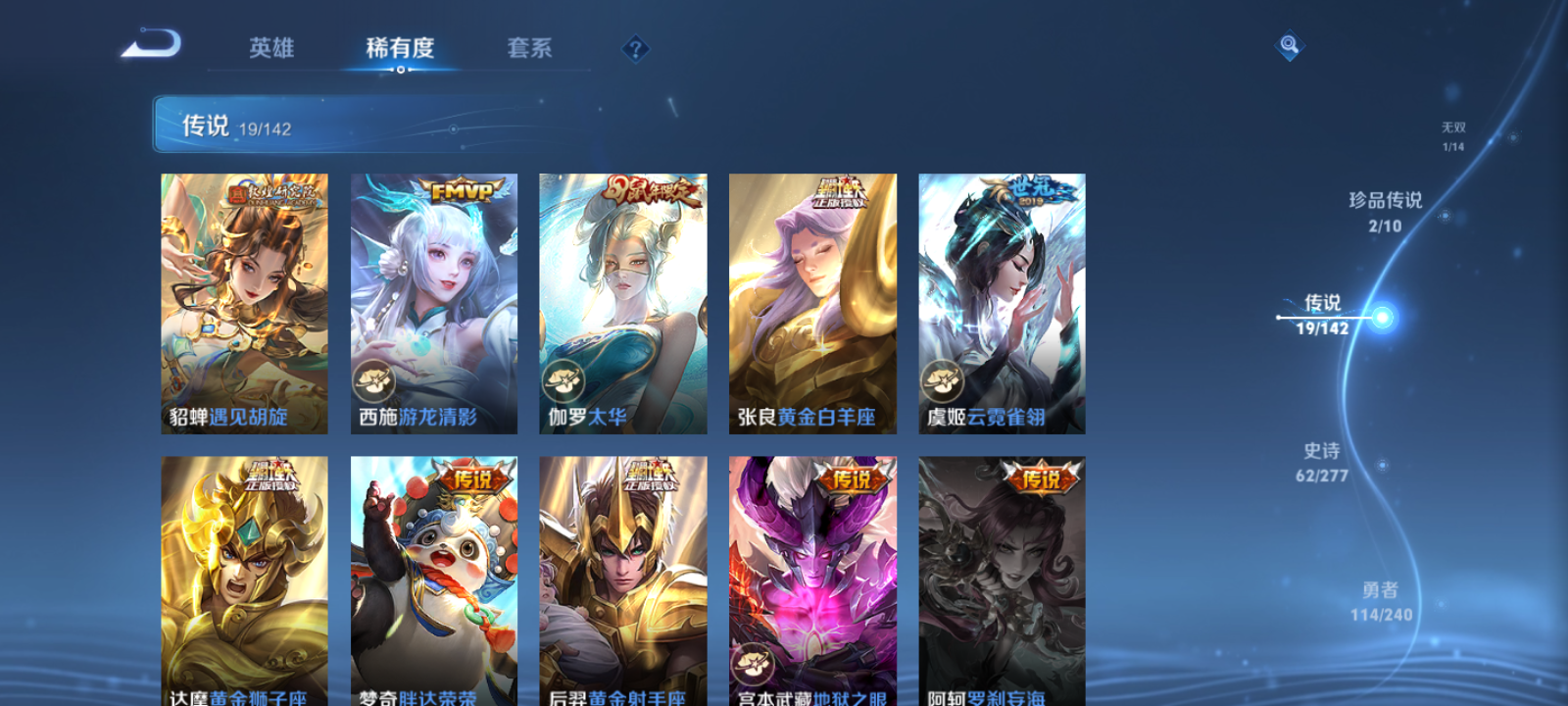Click the glowing 传说 node on rarity track

[1385, 319]
